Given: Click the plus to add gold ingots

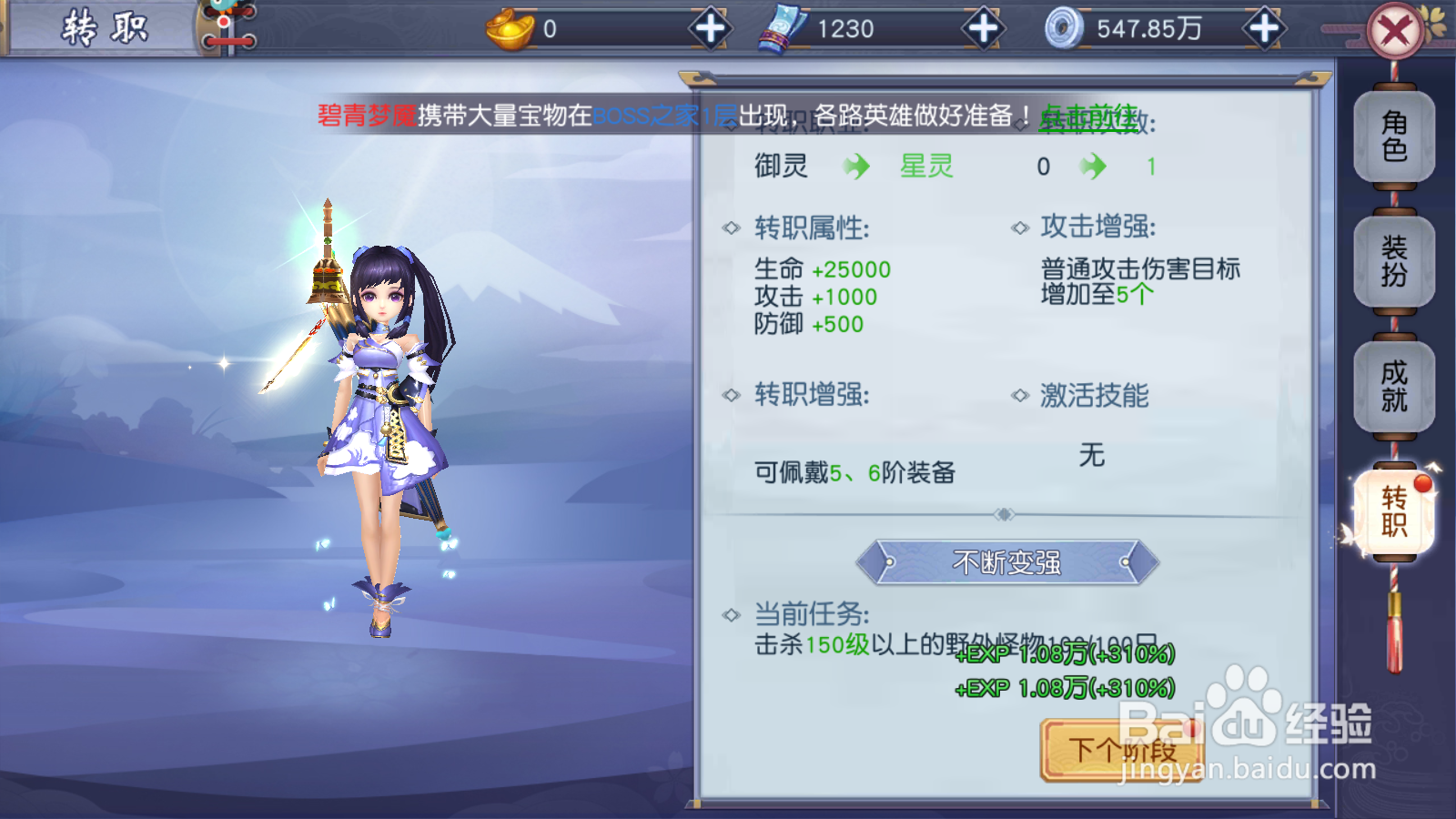Looking at the screenshot, I should [x=710, y=27].
